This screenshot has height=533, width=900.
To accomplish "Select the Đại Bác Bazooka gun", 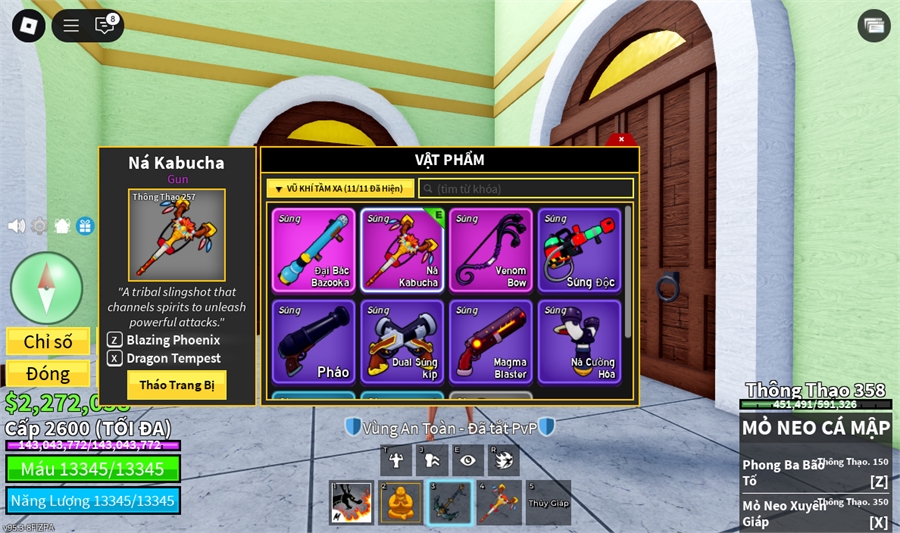I will click(x=313, y=250).
